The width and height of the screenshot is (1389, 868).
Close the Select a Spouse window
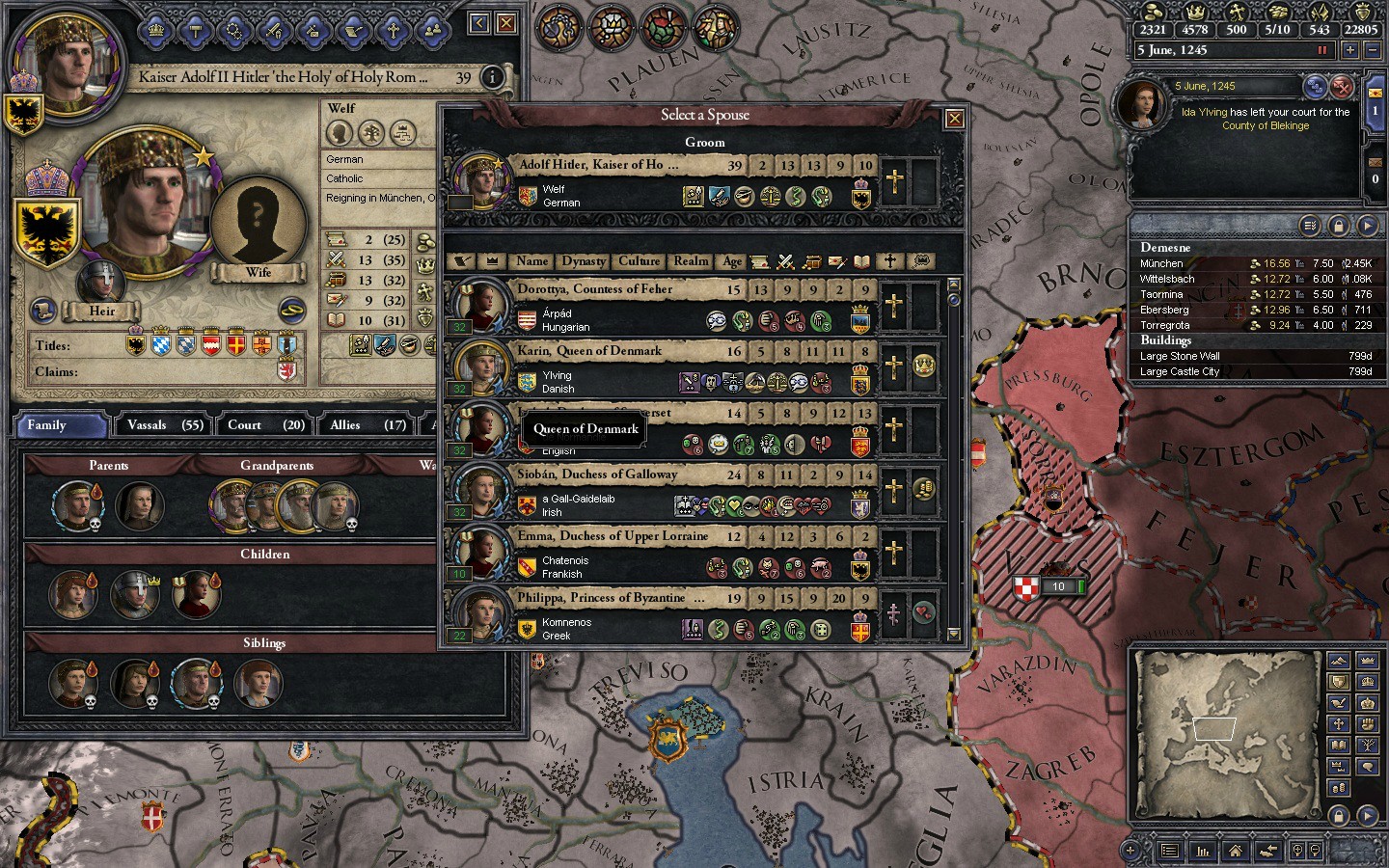click(x=954, y=119)
